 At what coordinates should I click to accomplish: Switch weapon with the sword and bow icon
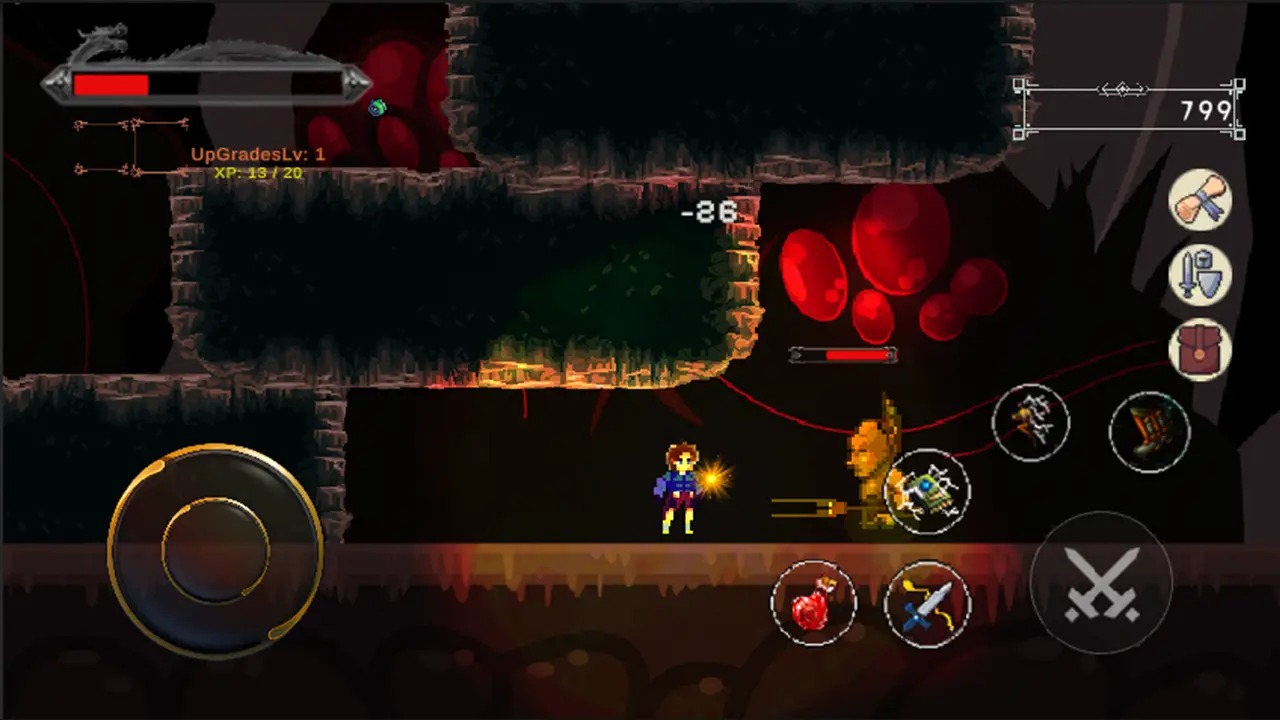pyautogui.click(x=927, y=604)
